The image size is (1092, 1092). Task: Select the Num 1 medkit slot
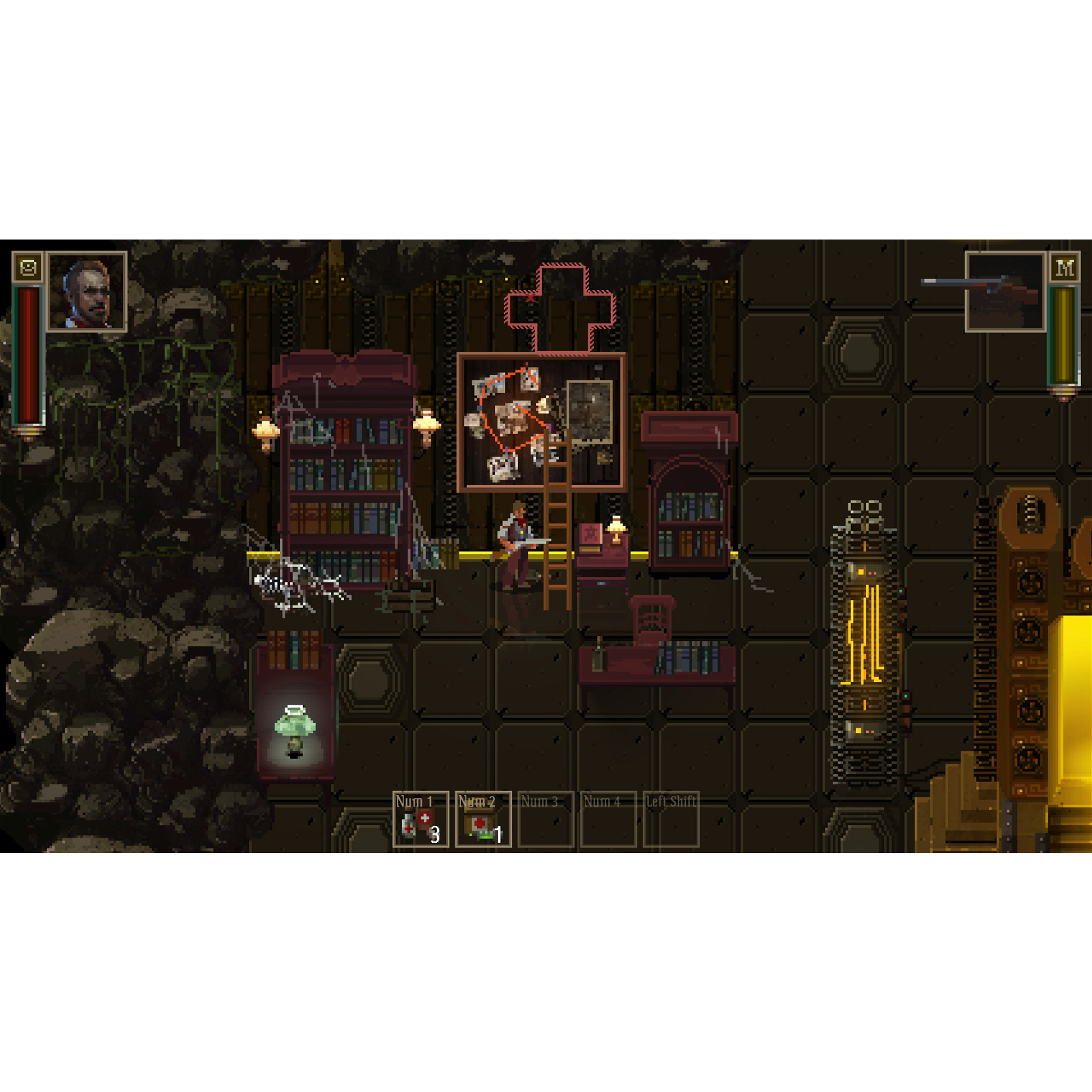(420, 819)
